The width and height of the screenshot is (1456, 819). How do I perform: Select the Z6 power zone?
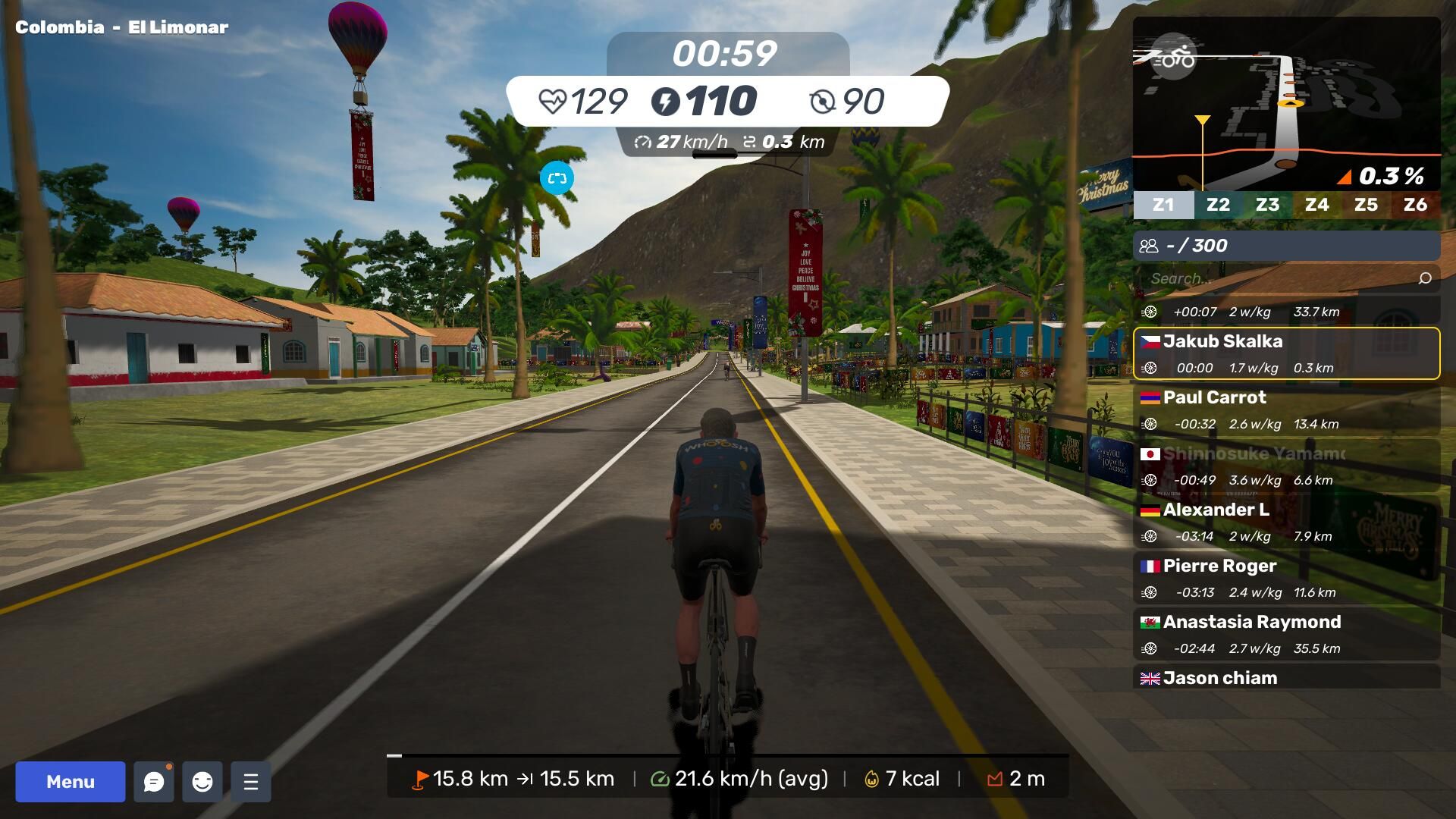(x=1415, y=205)
